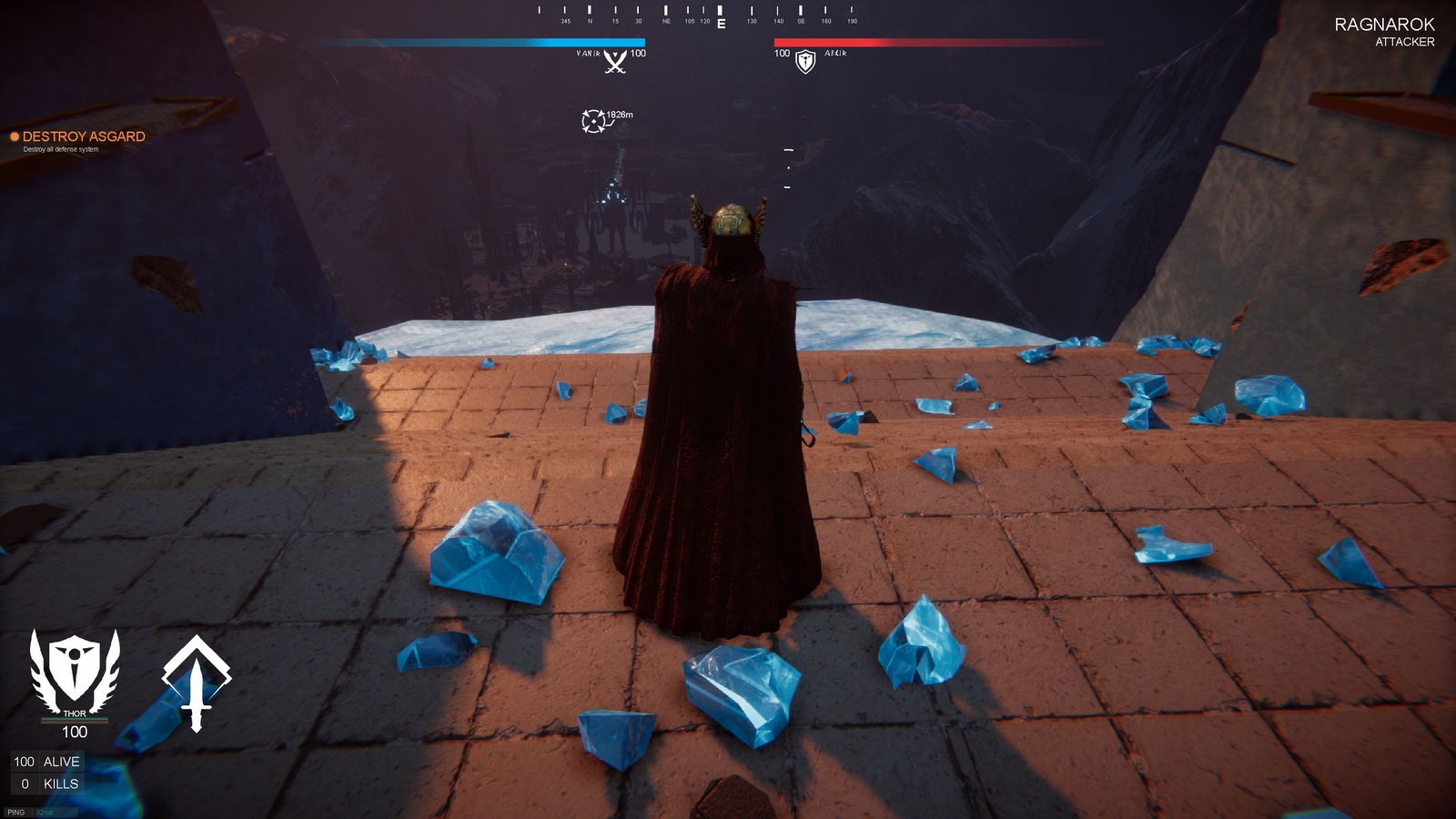Image resolution: width=1456 pixels, height=819 pixels.
Task: Click the Aesir shield emblem
Action: [804, 63]
